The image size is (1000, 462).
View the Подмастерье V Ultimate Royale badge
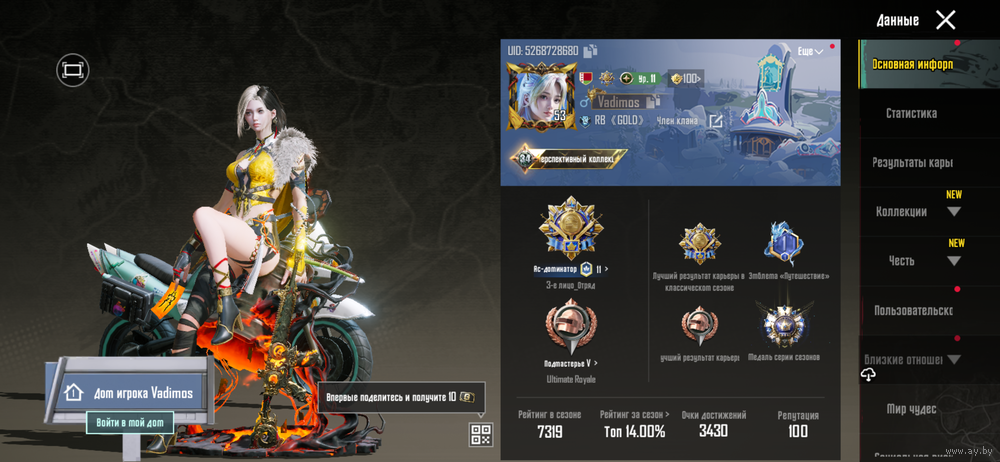(x=567, y=330)
